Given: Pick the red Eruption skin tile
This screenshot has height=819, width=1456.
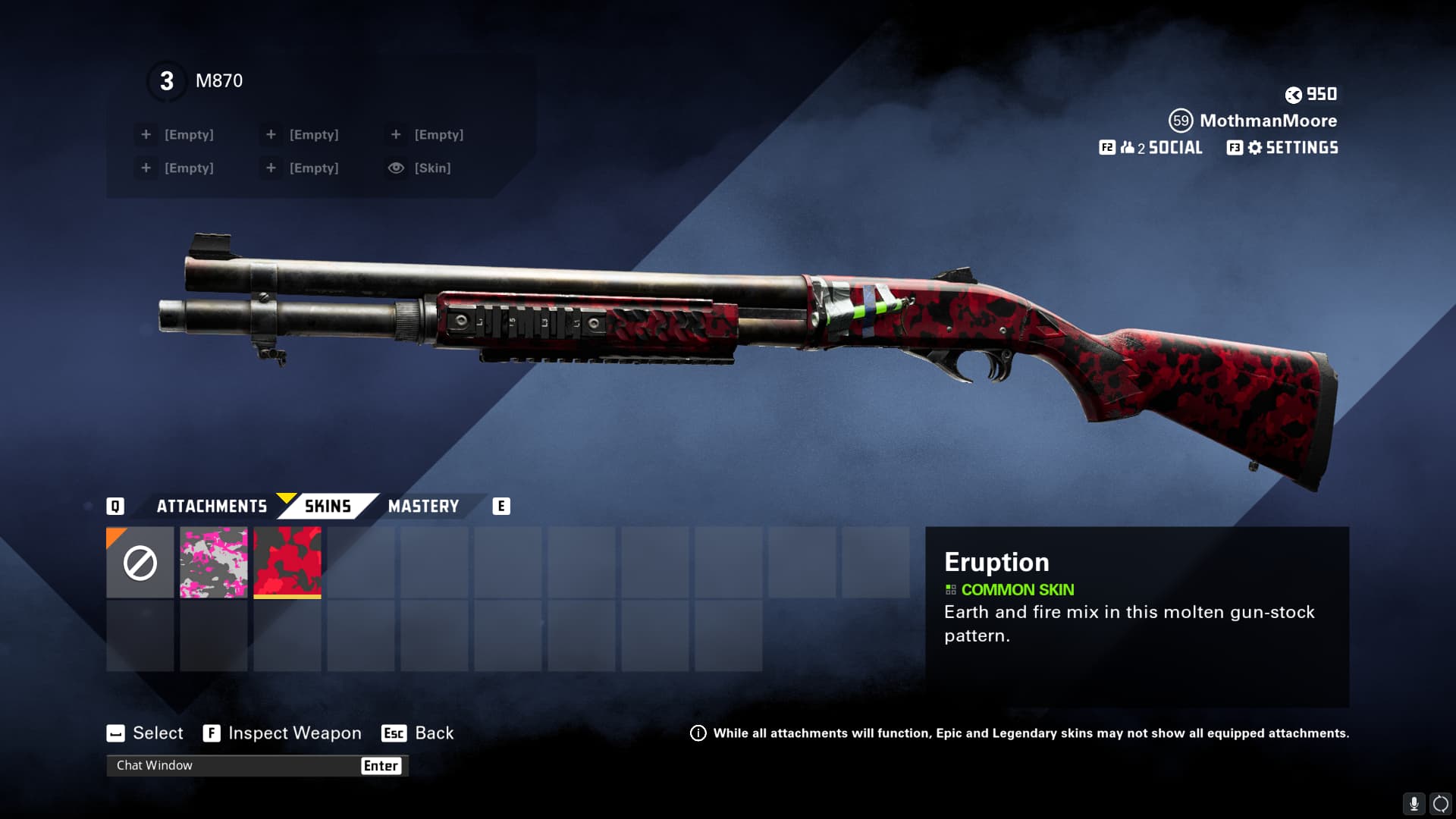Looking at the screenshot, I should (287, 563).
